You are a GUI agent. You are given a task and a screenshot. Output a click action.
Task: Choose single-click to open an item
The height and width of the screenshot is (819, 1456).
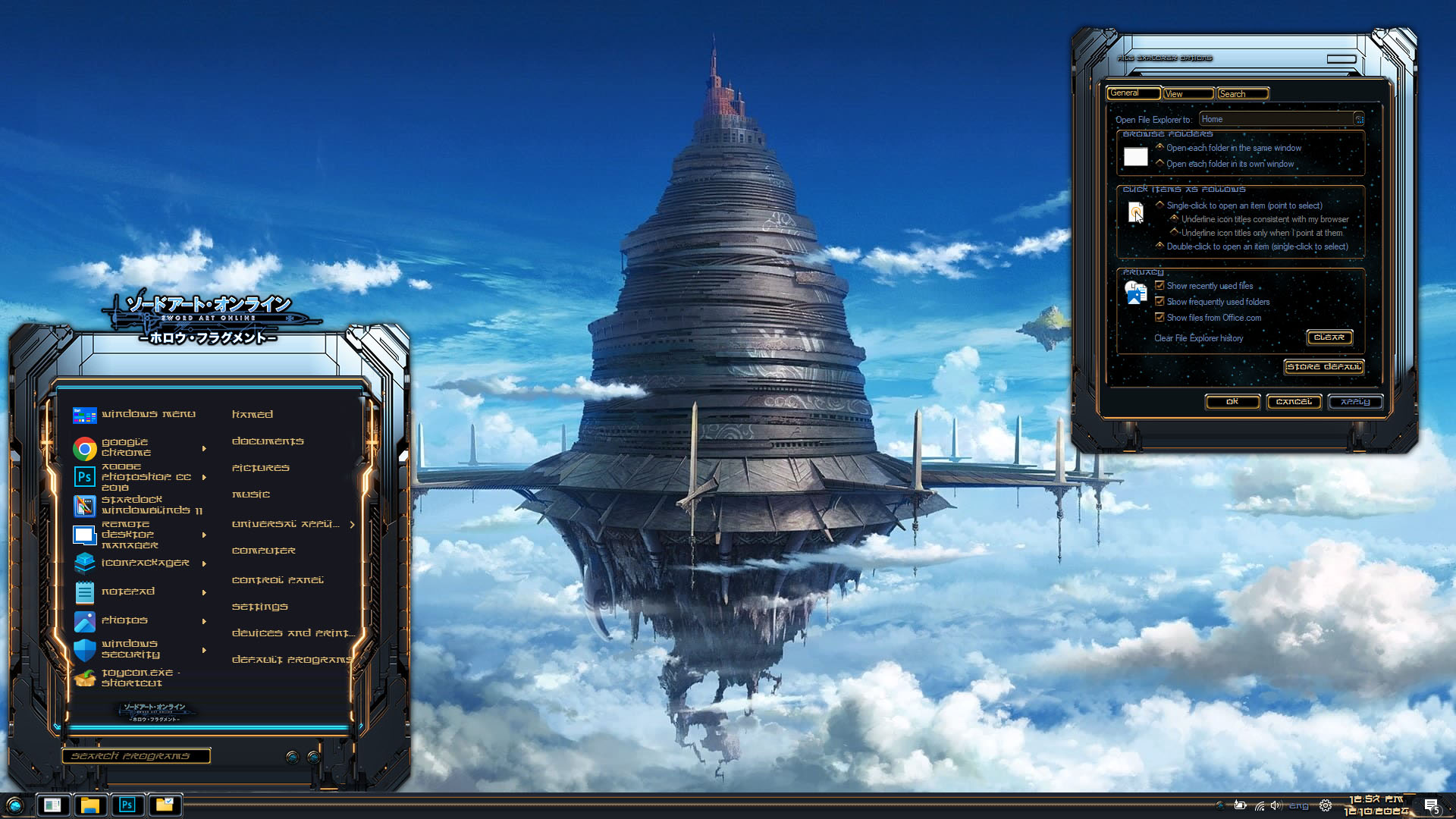1159,206
